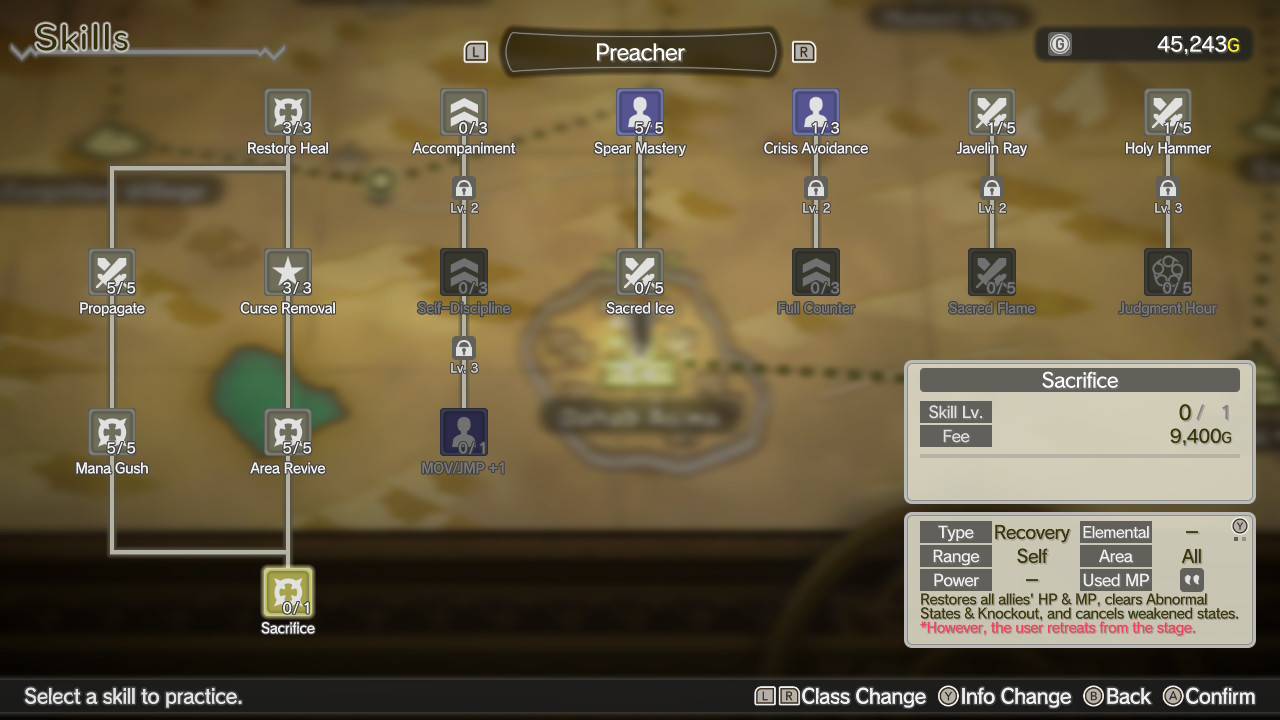Image resolution: width=1280 pixels, height=720 pixels.
Task: Select the Area Revive skill
Action: point(288,433)
